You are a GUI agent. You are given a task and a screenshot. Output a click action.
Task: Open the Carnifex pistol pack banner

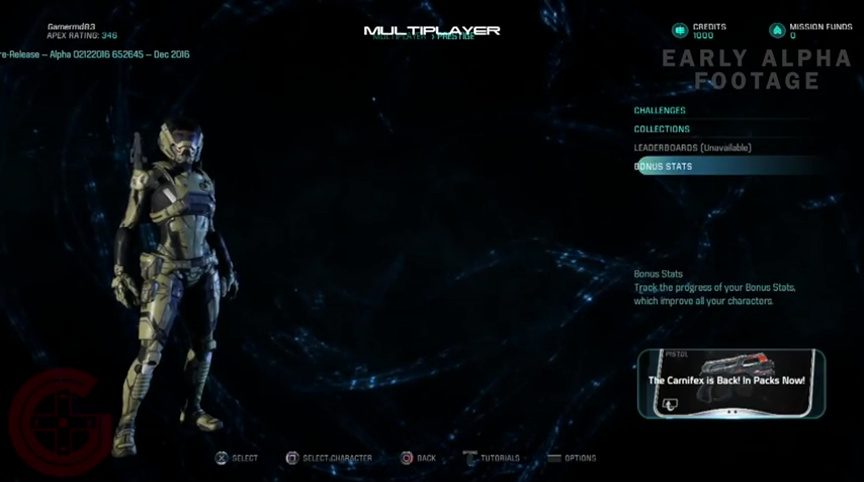click(x=731, y=384)
